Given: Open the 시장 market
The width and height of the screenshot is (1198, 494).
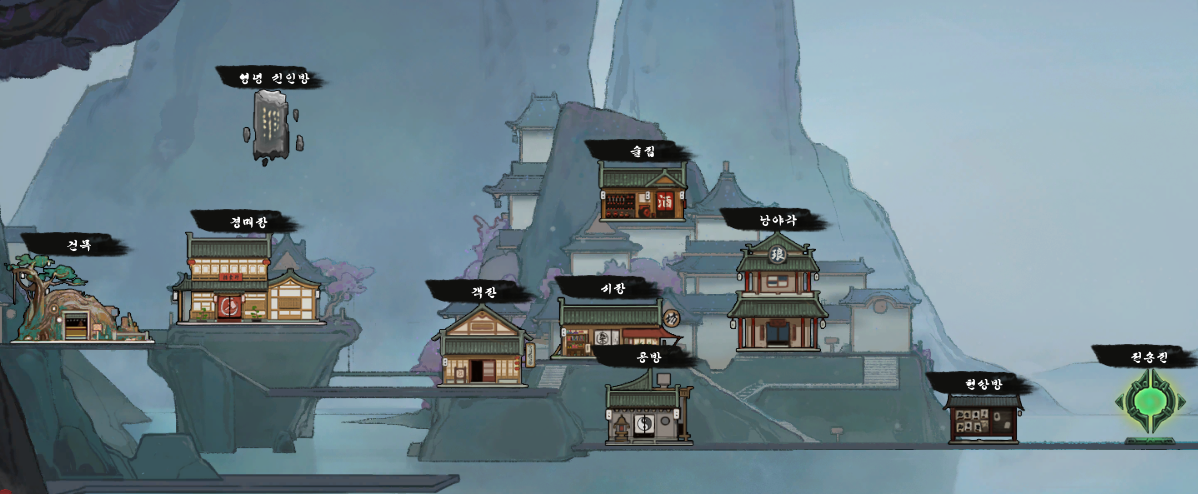Looking at the screenshot, I should [x=608, y=329].
